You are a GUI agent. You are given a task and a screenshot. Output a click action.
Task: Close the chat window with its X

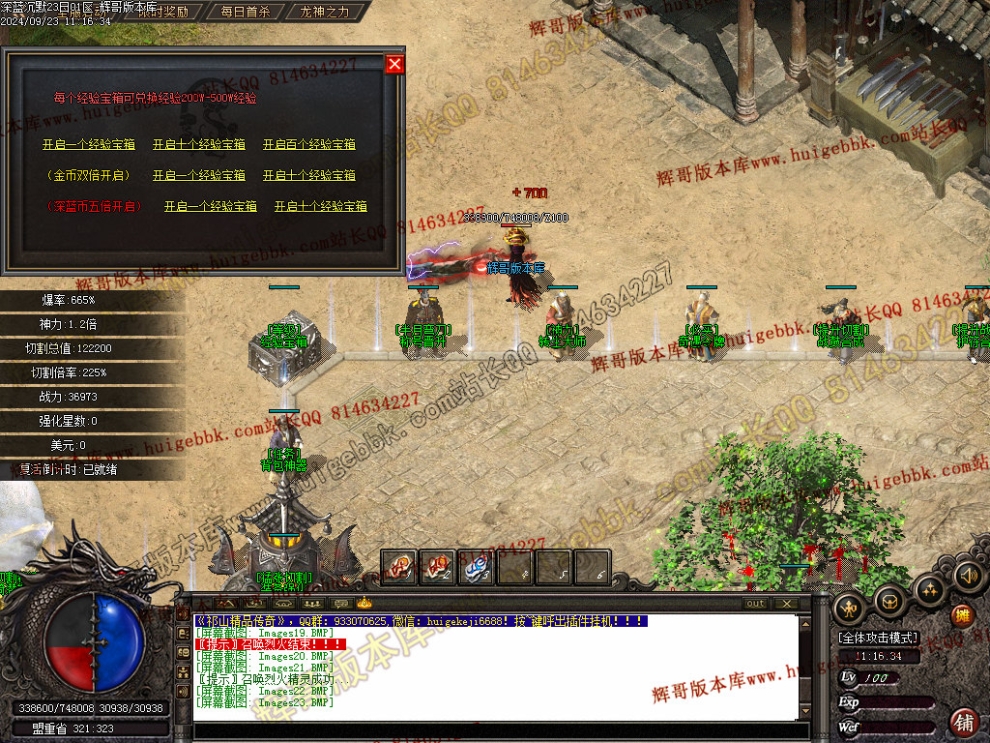coord(788,603)
